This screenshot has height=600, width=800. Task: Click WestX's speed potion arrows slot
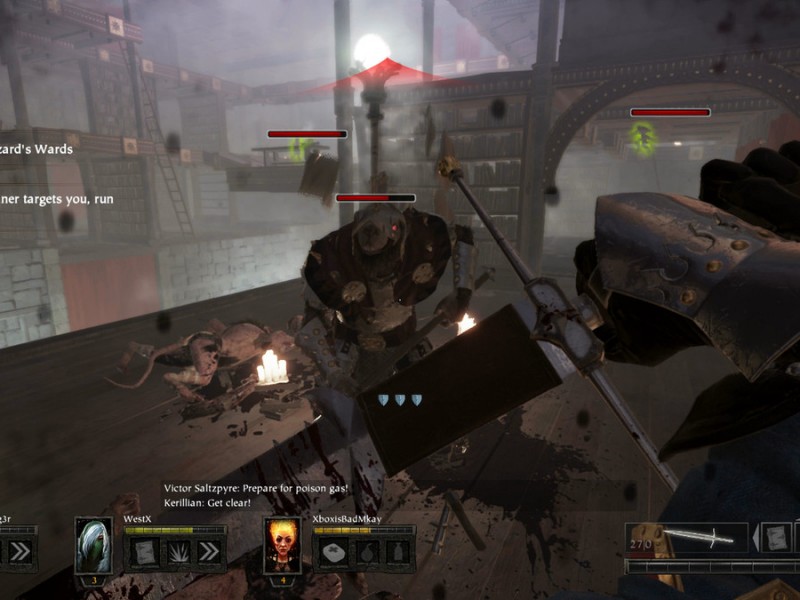[x=208, y=551]
